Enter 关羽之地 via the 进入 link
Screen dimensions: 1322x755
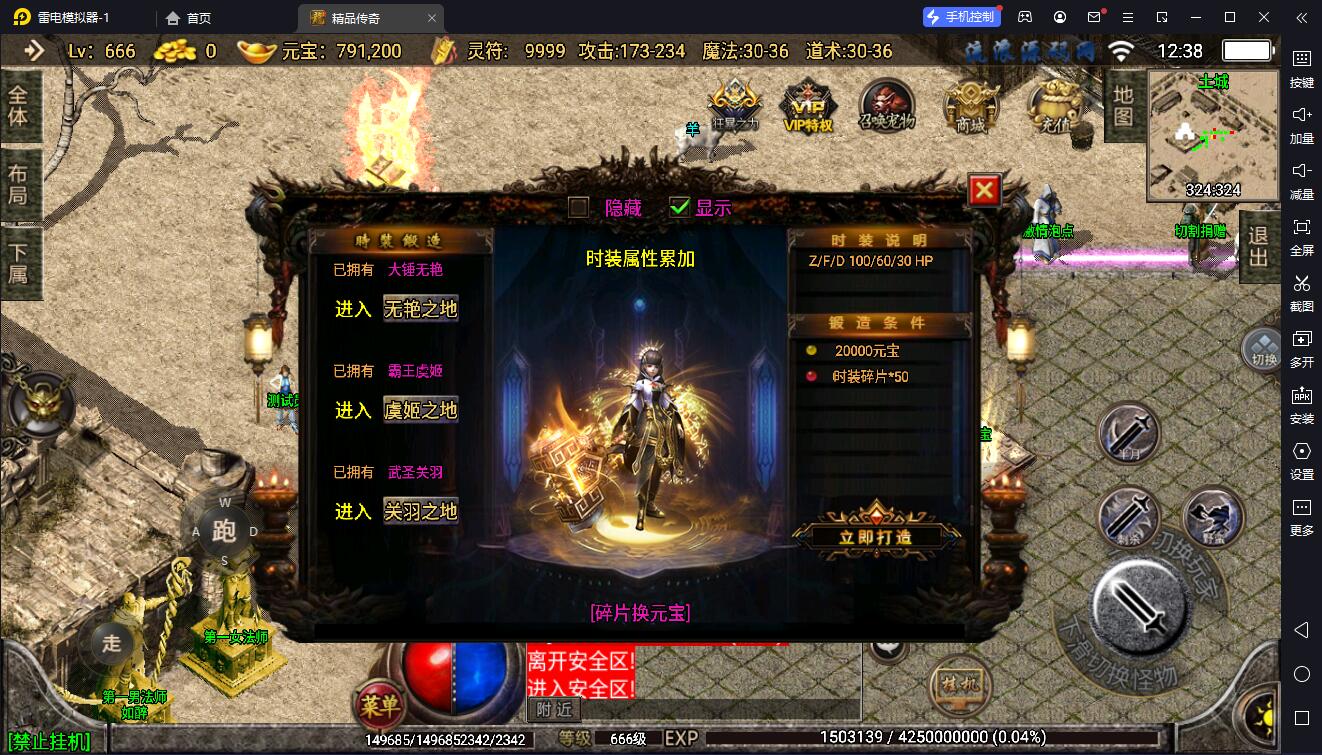pos(420,513)
